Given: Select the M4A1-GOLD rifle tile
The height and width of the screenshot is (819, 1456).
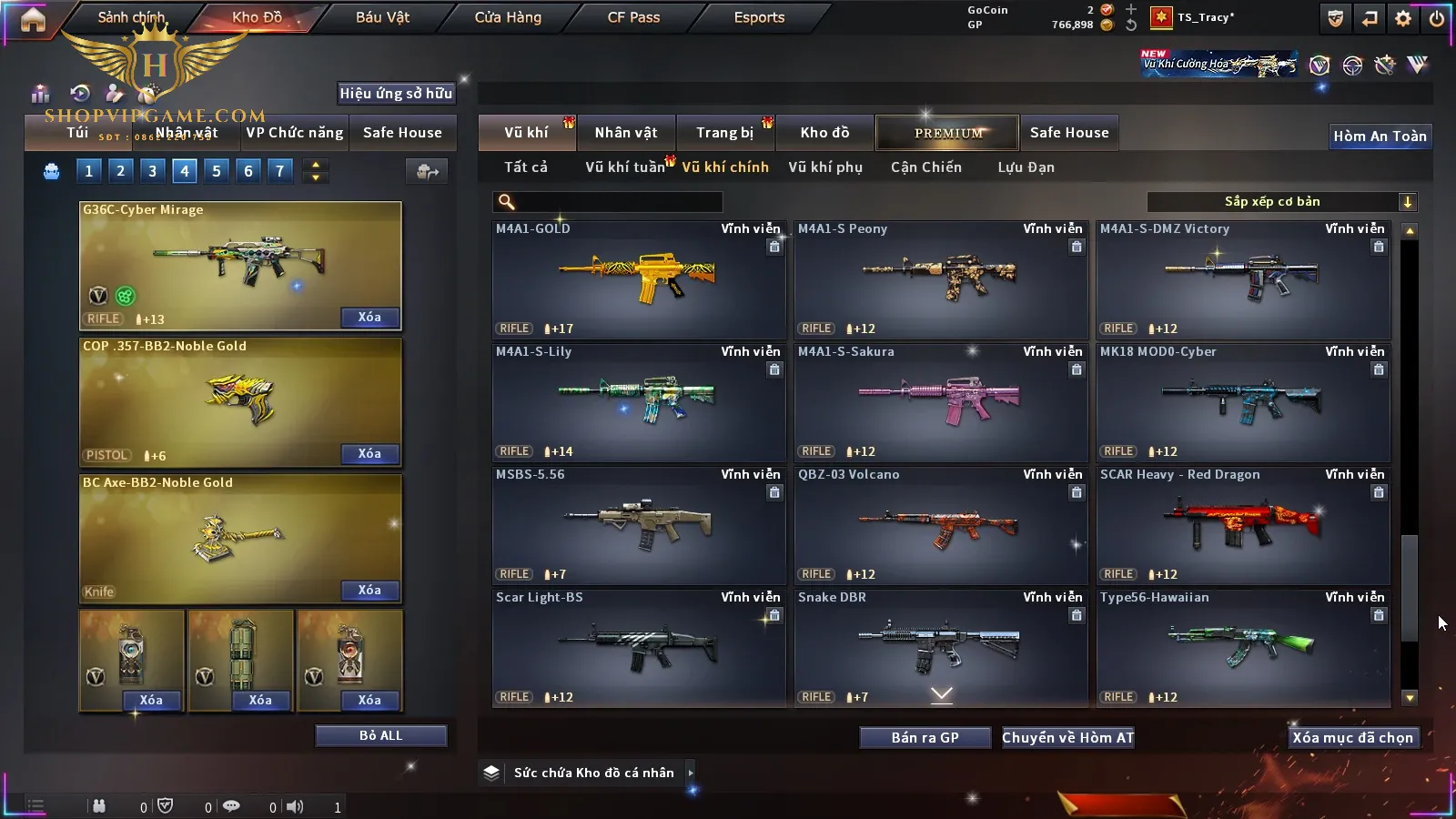Looking at the screenshot, I should [x=639, y=279].
